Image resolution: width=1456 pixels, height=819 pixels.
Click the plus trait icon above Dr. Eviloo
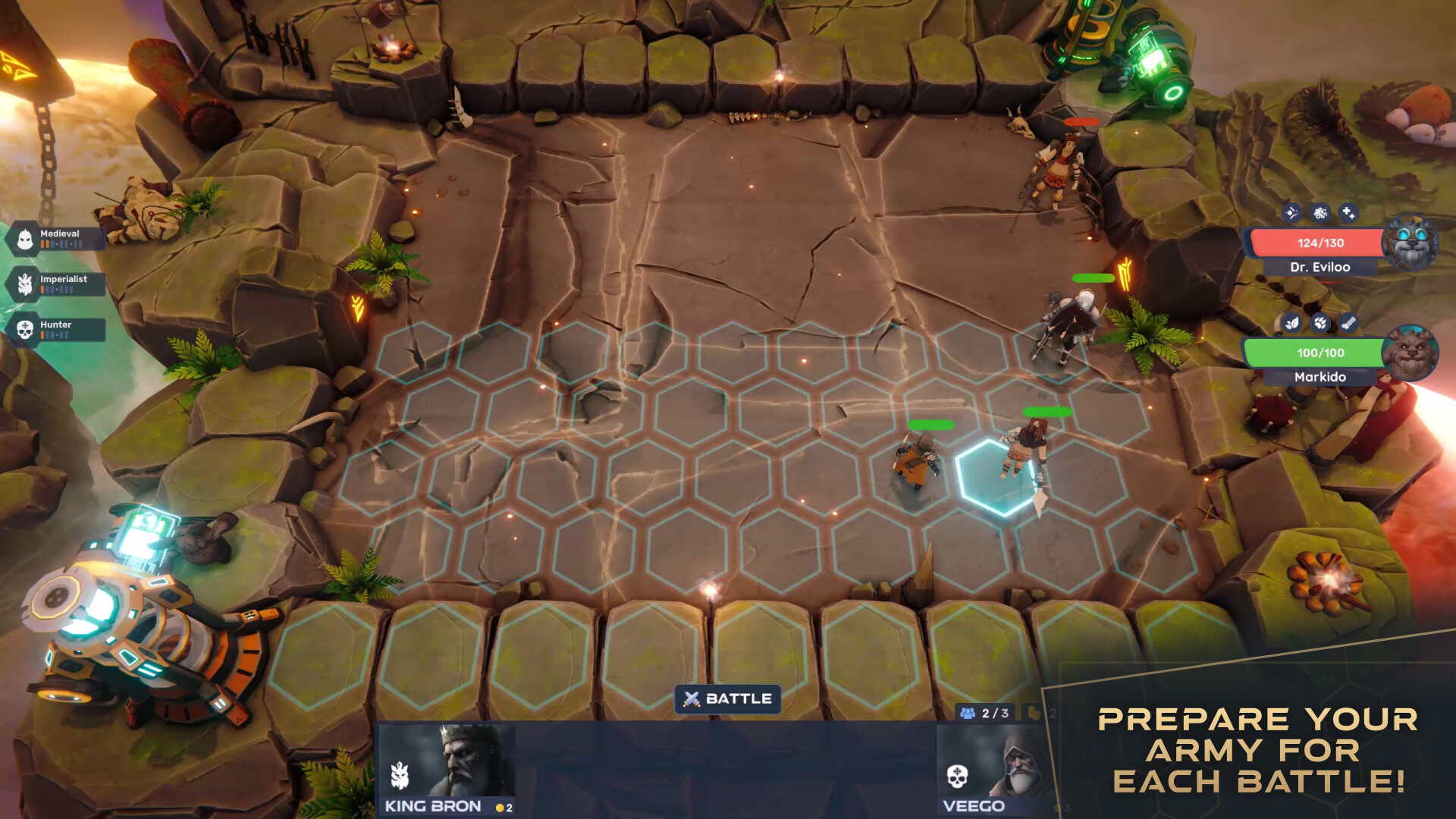point(1348,212)
